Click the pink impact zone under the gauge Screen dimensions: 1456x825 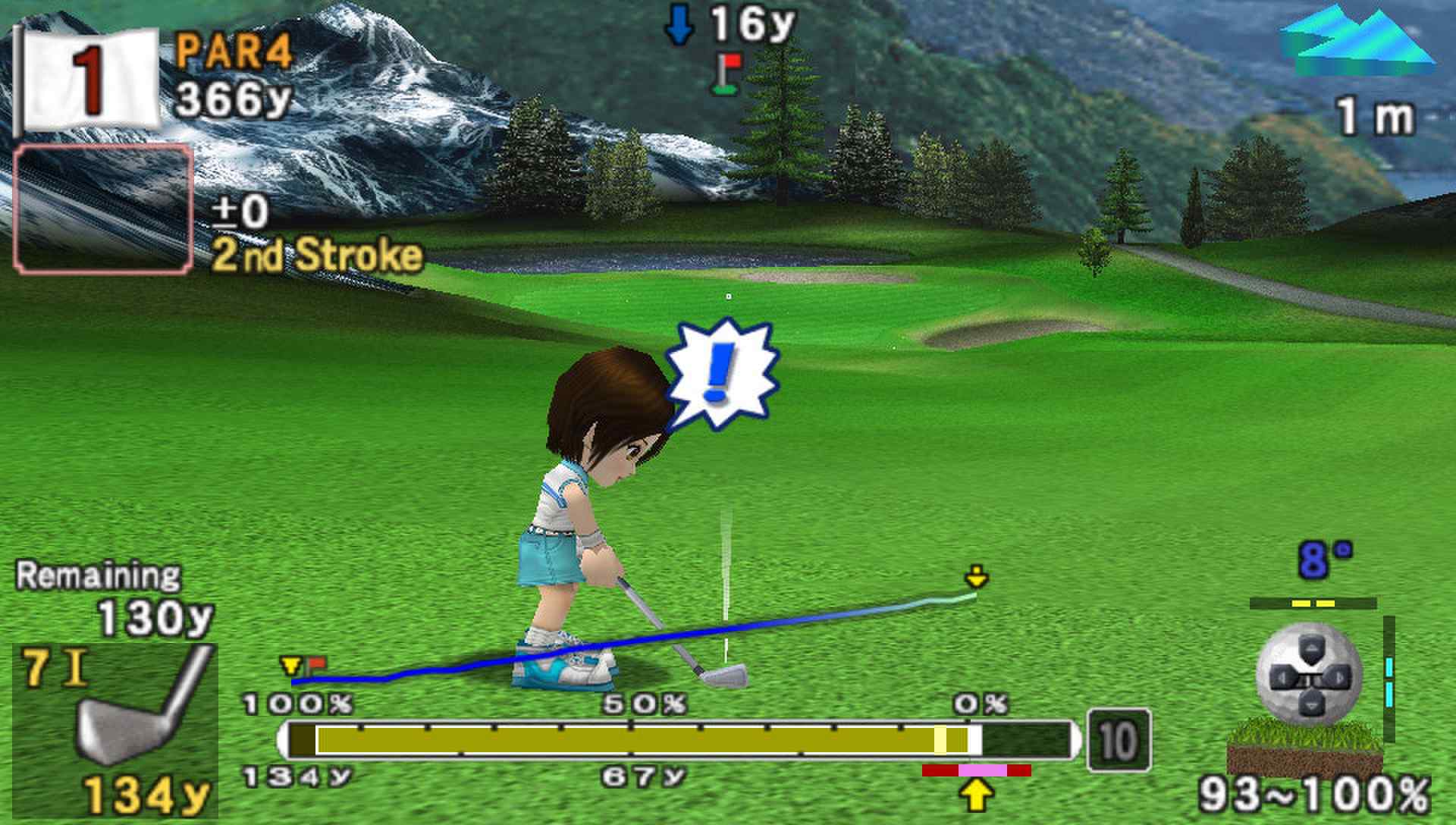[982, 770]
